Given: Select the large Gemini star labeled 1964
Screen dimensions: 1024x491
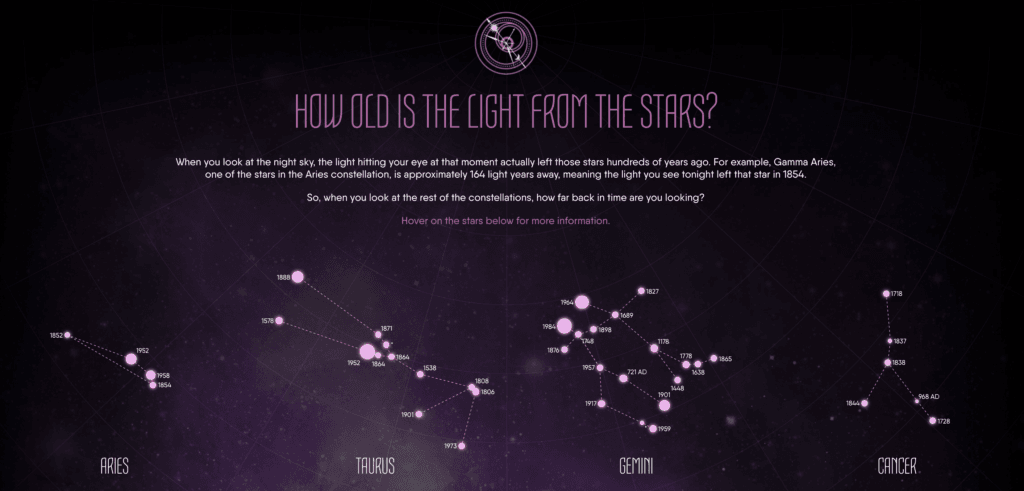Looking at the screenshot, I should 582,302.
